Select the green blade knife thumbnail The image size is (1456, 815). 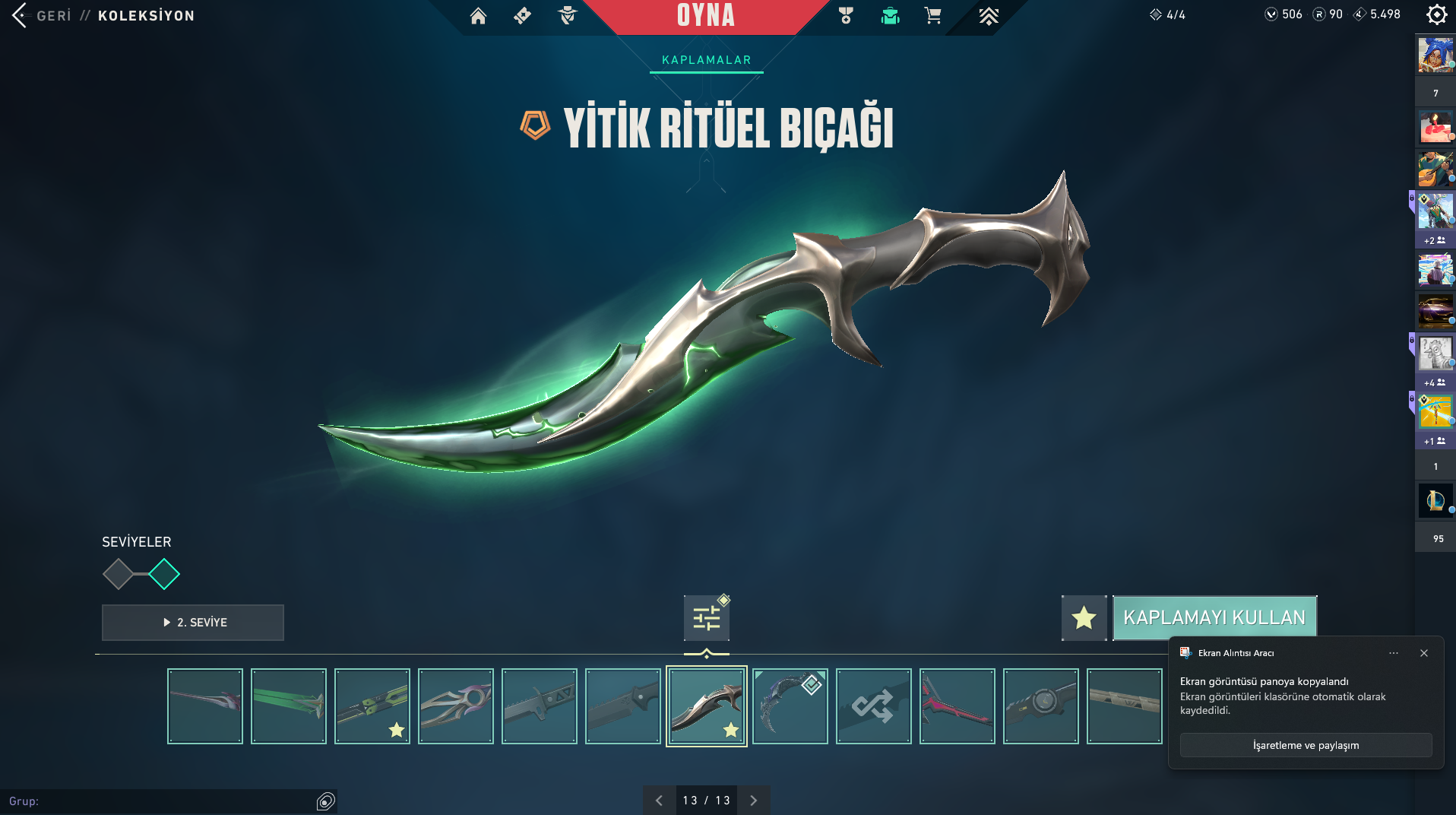pyautogui.click(x=289, y=706)
